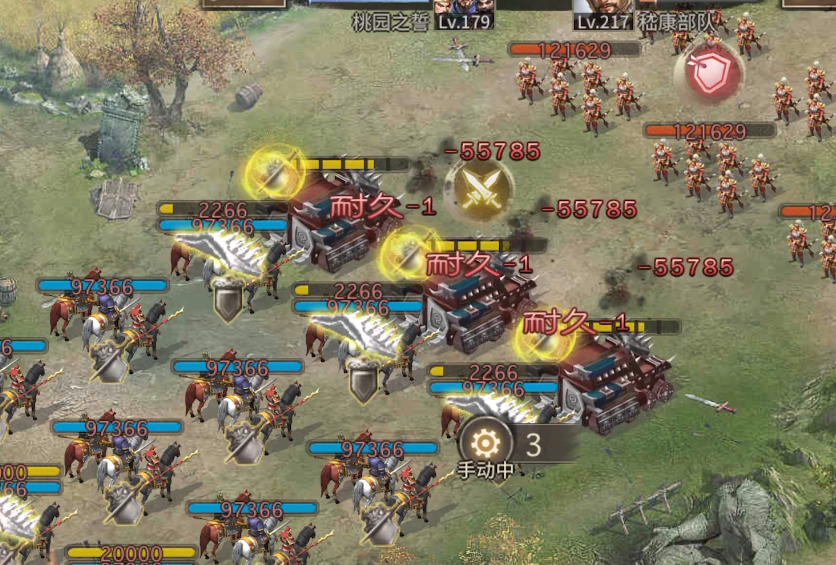Toggle the 手动中 manual-mode gear button
This screenshot has width=836, height=565.
click(485, 444)
